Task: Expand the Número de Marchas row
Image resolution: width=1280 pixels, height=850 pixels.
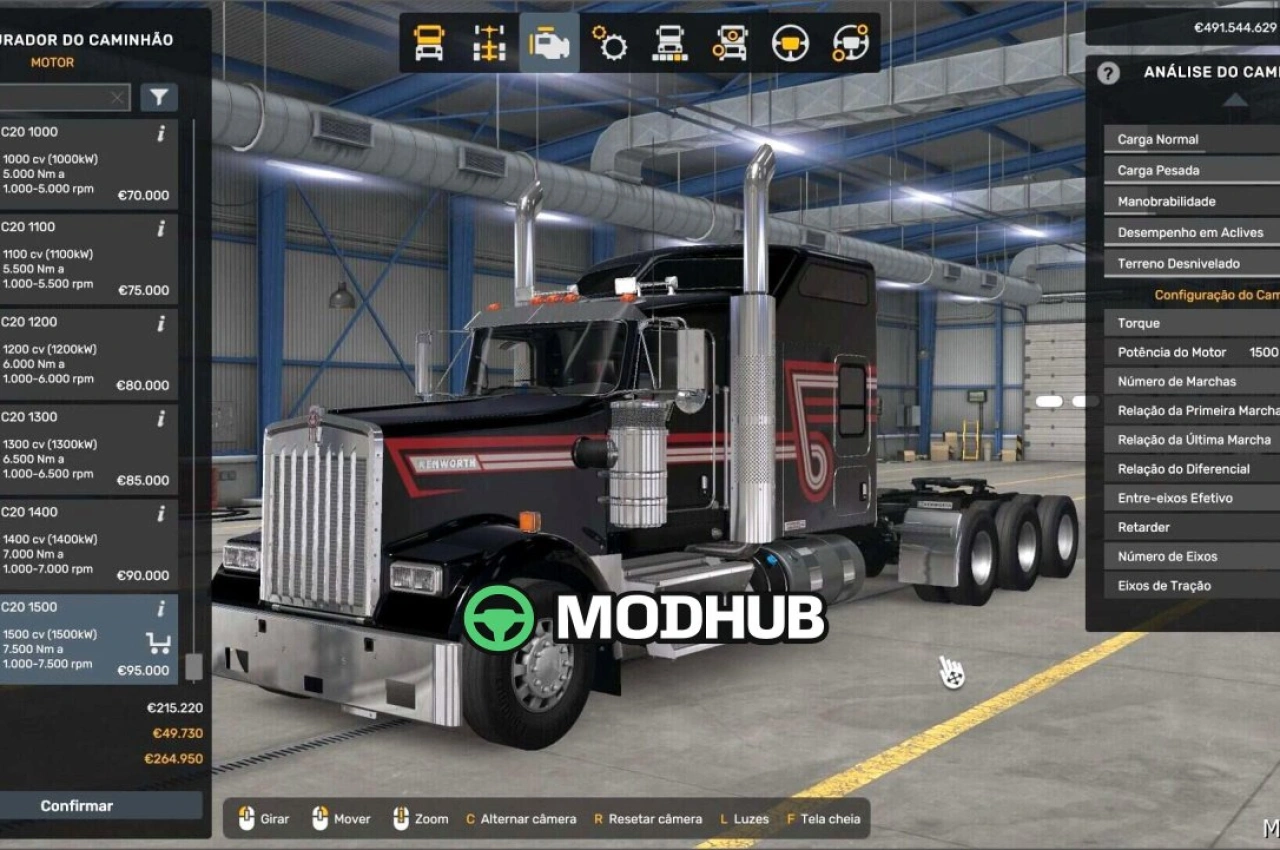Action: [x=1190, y=381]
